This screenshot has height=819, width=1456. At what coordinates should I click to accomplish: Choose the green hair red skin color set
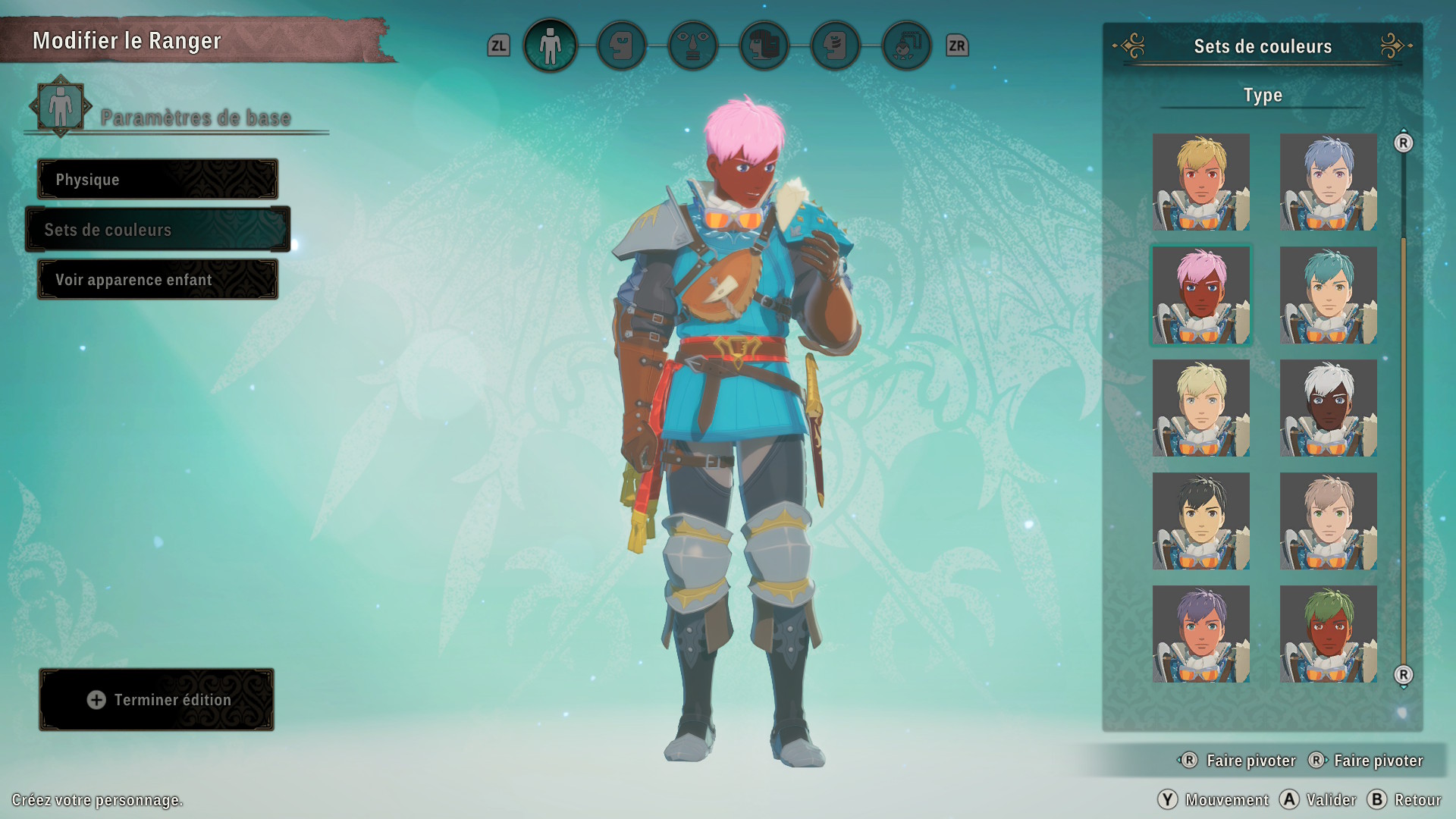[1328, 634]
